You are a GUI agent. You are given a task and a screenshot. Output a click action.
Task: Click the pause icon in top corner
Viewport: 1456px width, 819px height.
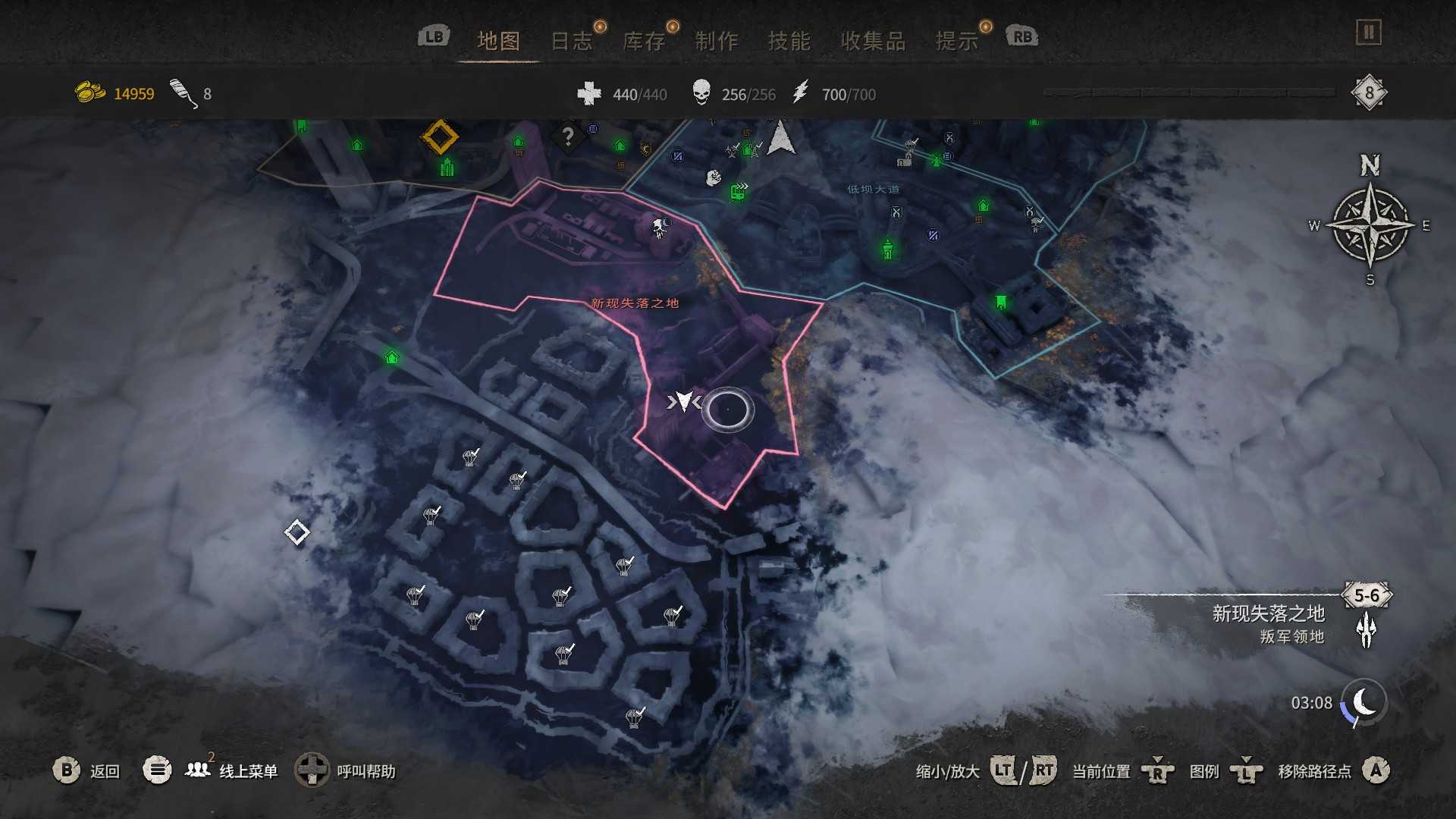[x=1368, y=33]
